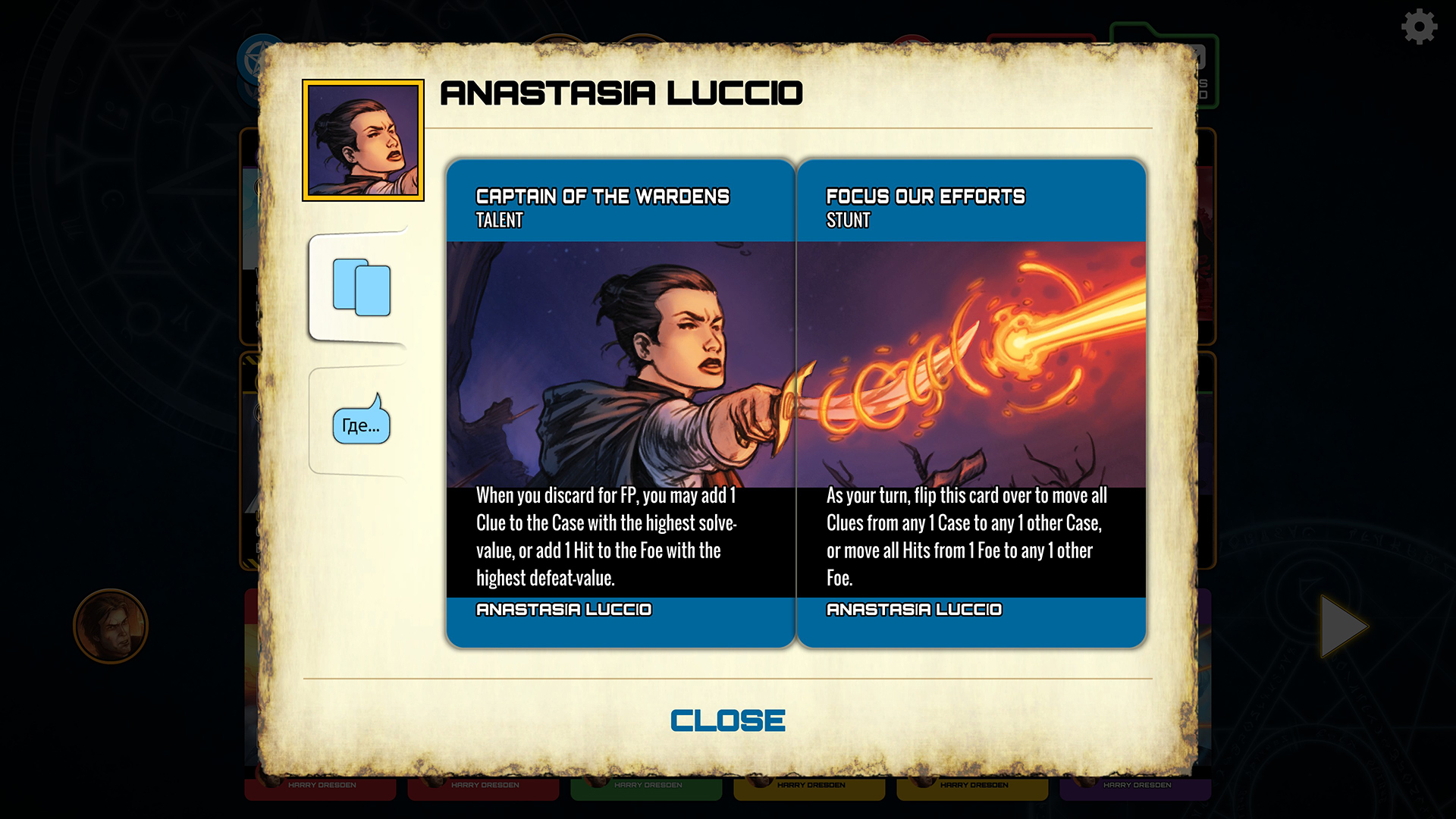Click the Anastasia Luccio label on the stunt card
Viewport: 1456px width, 819px height.
coord(914,609)
